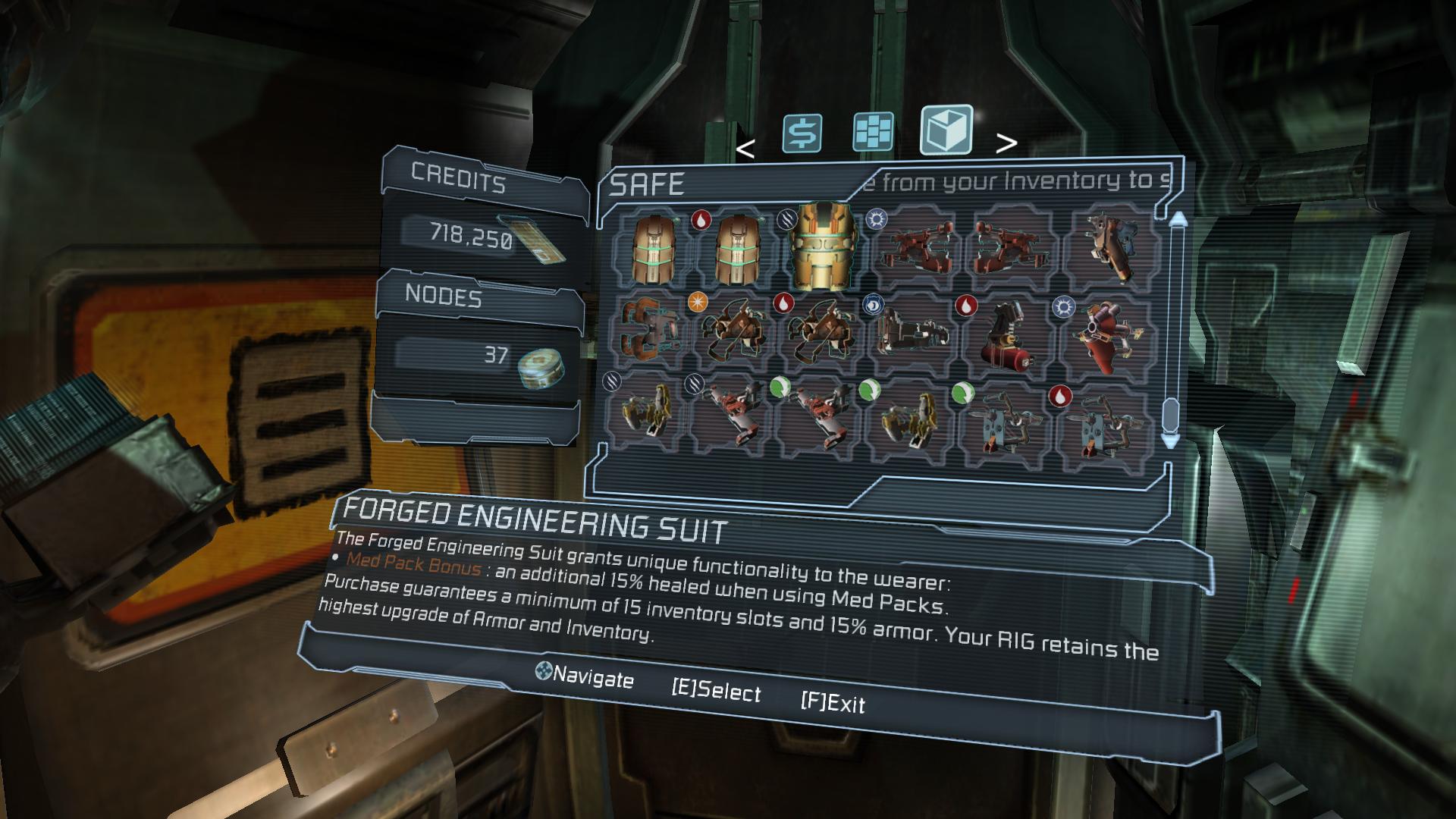
Task: Switch to the store credits tab
Action: [x=802, y=133]
